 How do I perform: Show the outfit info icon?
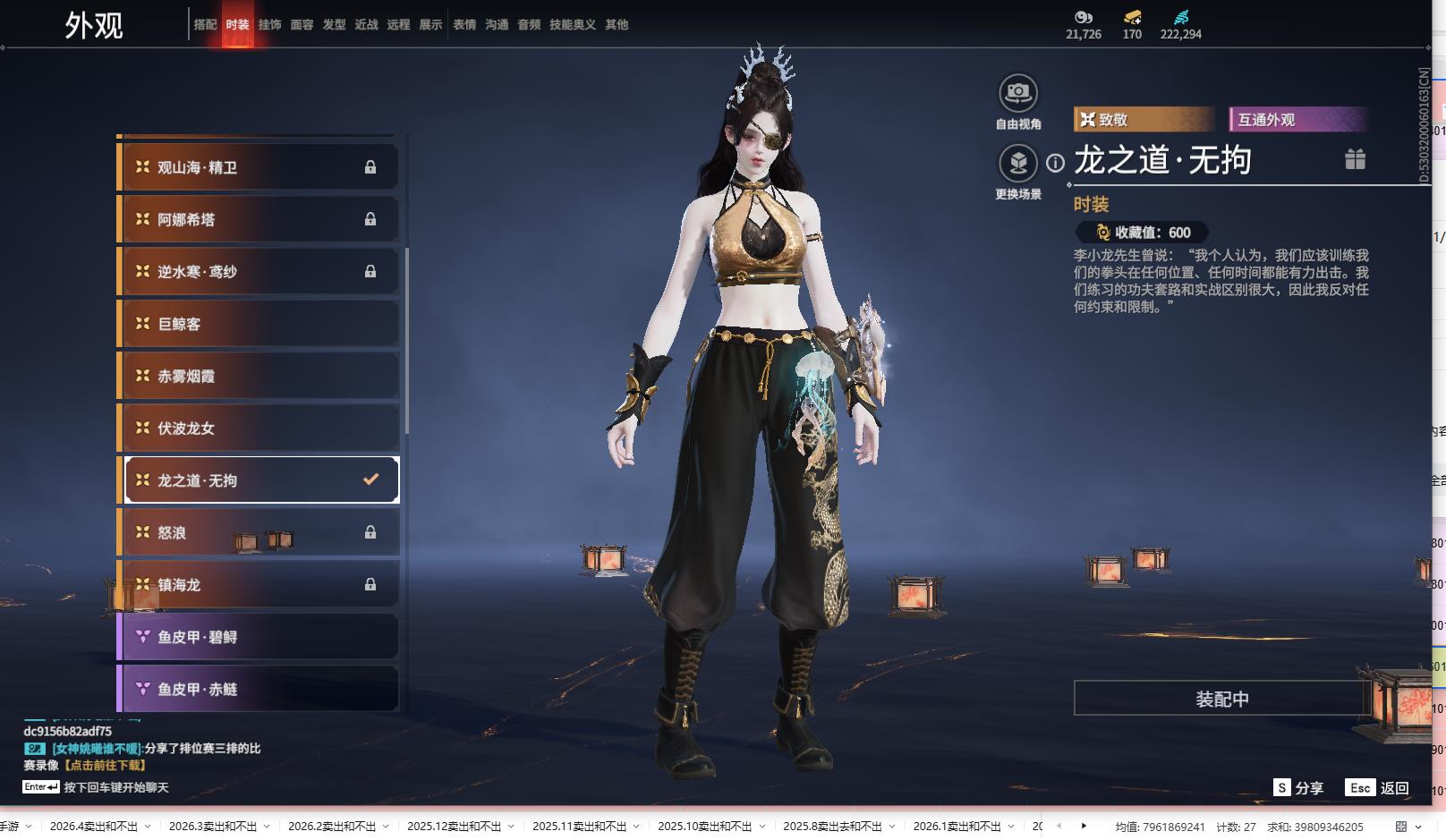1056,163
